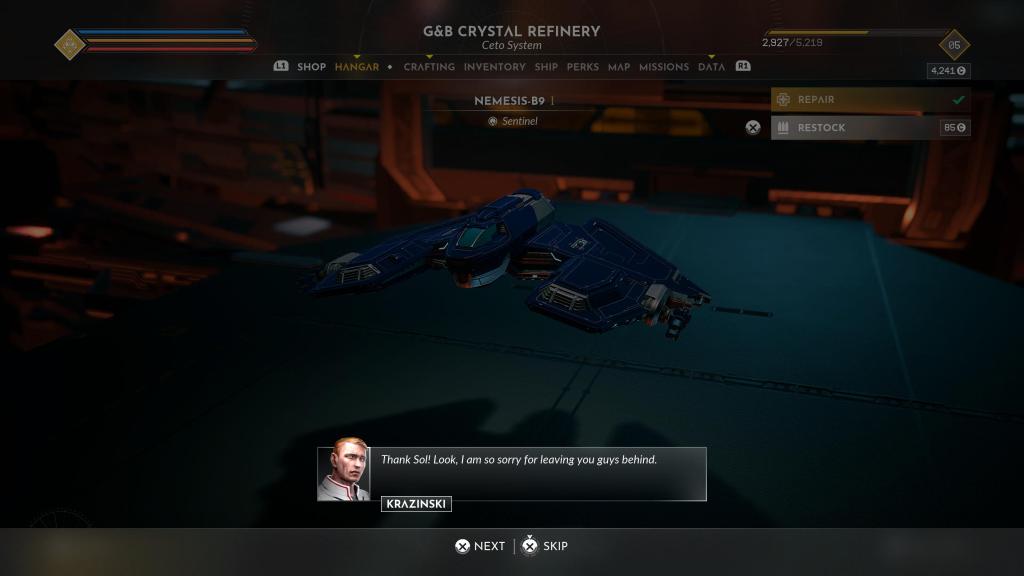Viewport: 1024px width, 576px height.
Task: Switch to the Ship tab
Action: pos(546,67)
